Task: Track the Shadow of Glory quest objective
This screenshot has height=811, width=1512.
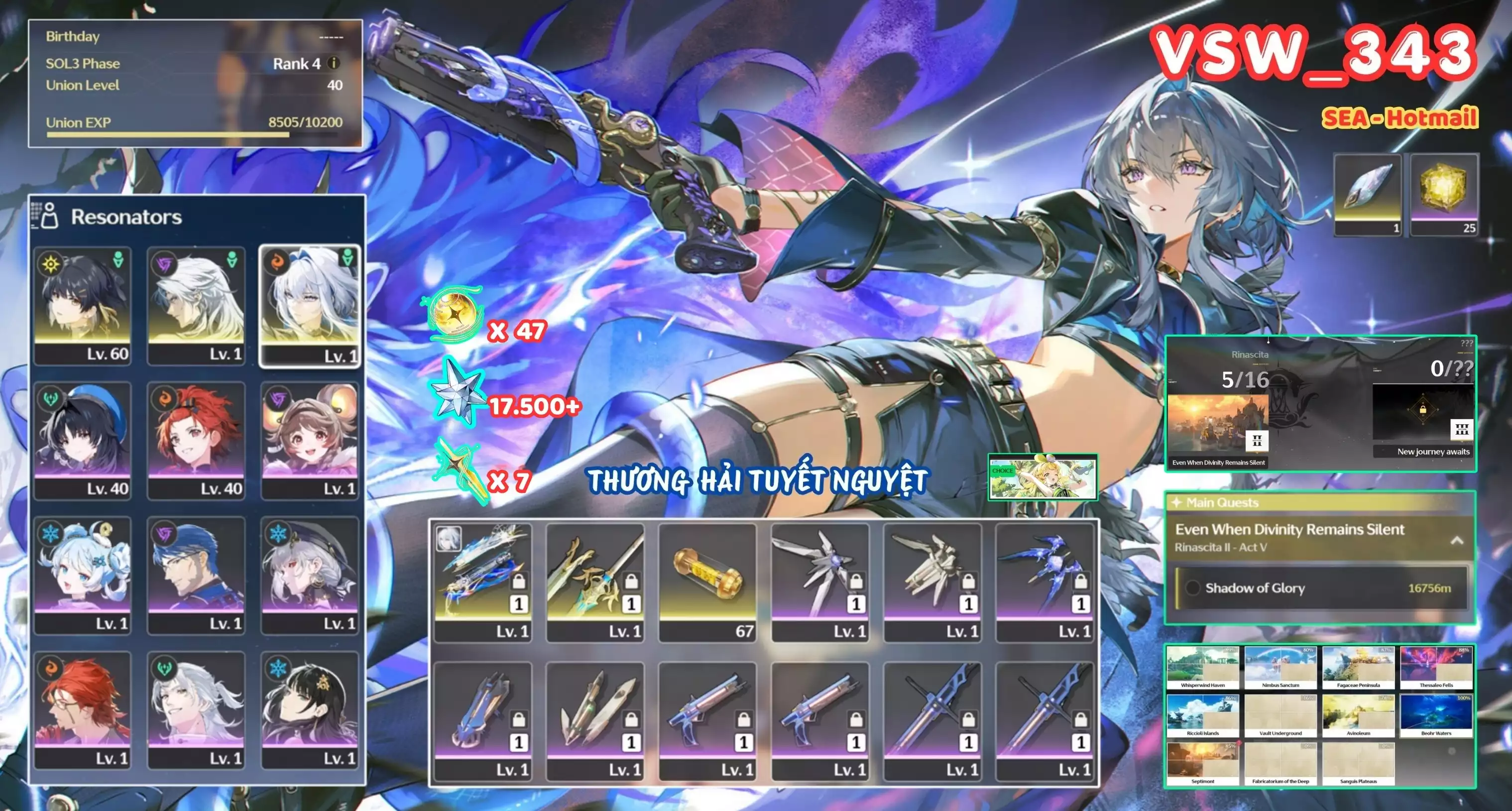Action: [1192, 588]
